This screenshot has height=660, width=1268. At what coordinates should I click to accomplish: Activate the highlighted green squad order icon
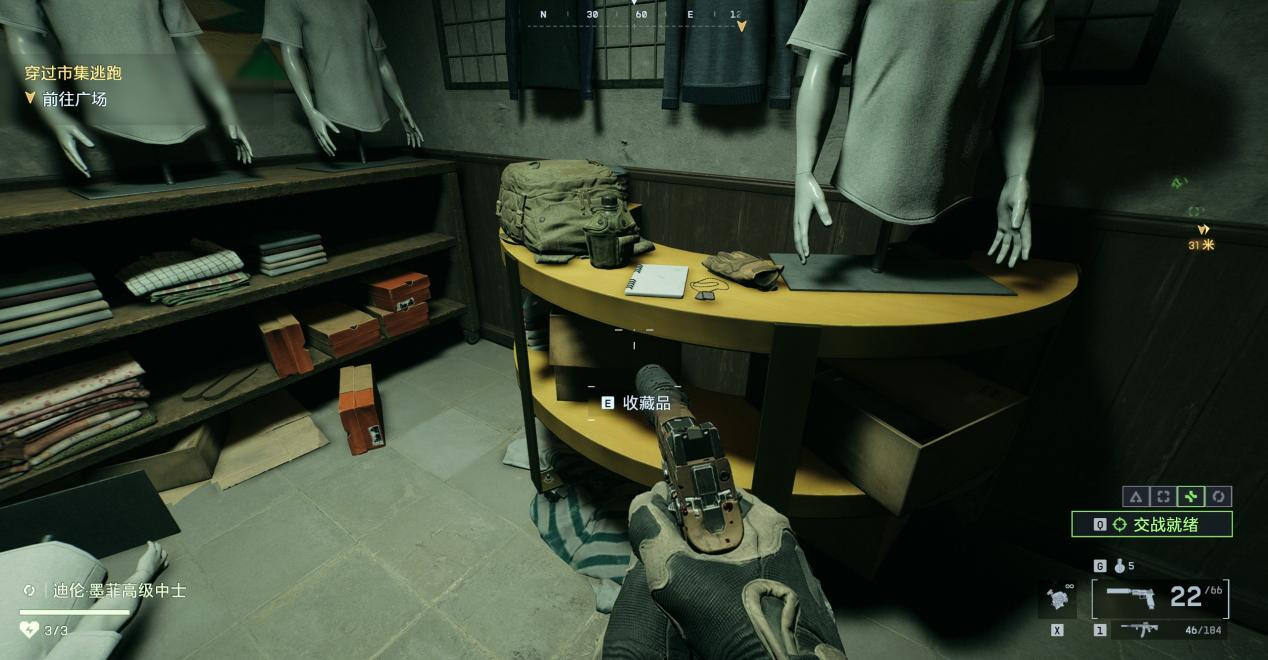tap(1191, 496)
